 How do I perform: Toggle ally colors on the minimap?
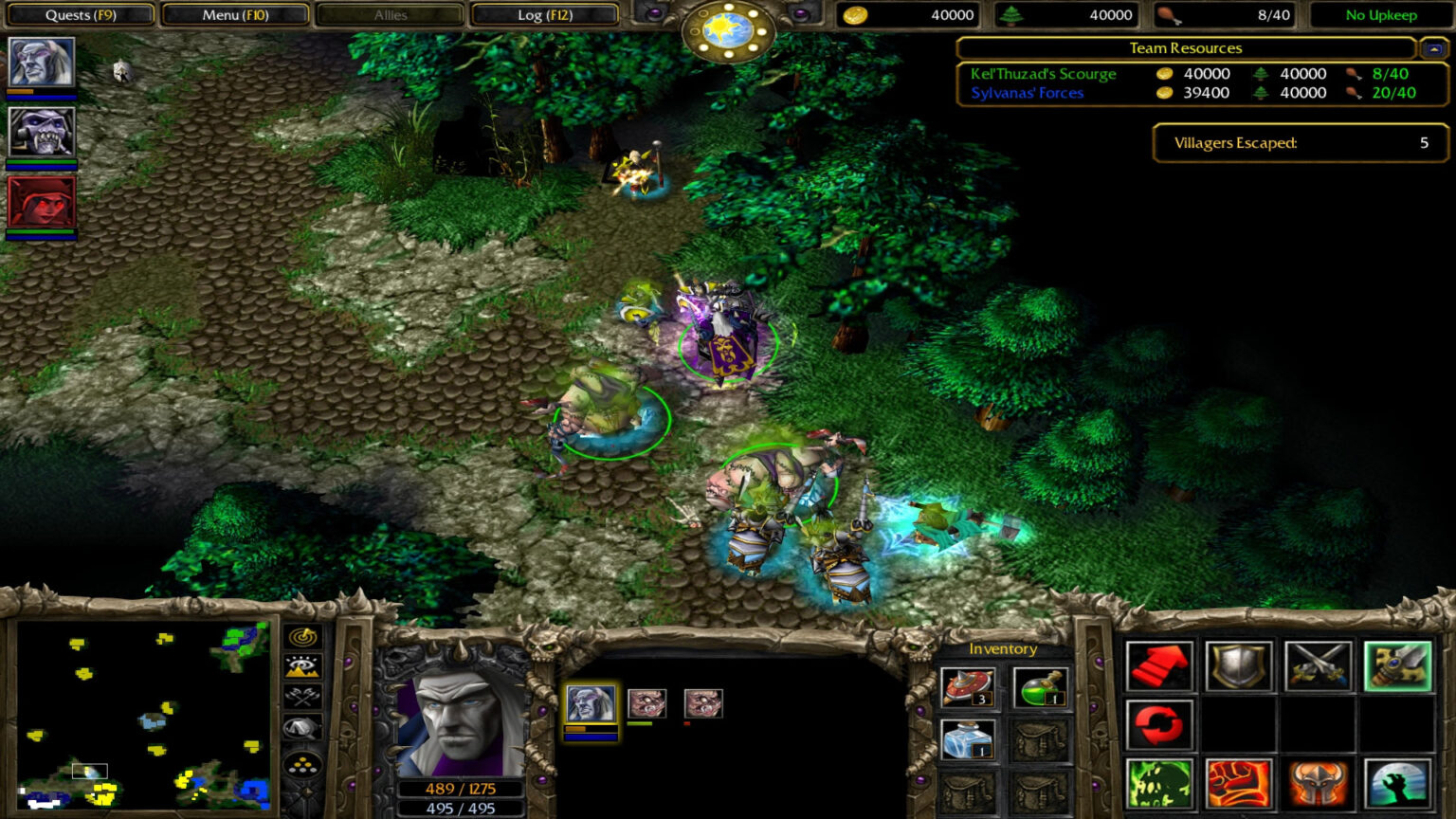(303, 697)
